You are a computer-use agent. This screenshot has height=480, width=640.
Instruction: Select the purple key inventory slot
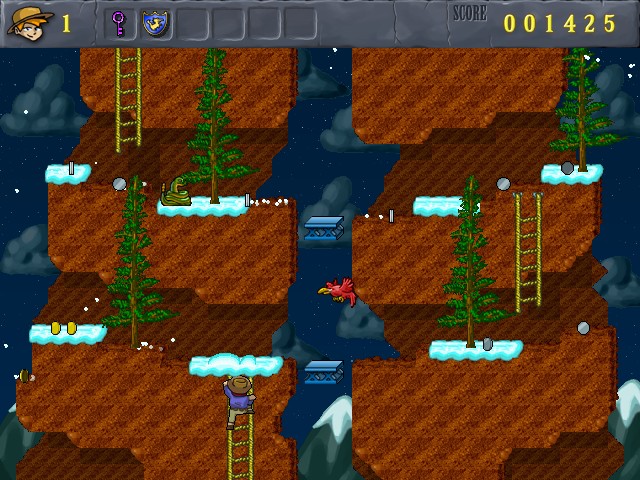click(x=119, y=23)
